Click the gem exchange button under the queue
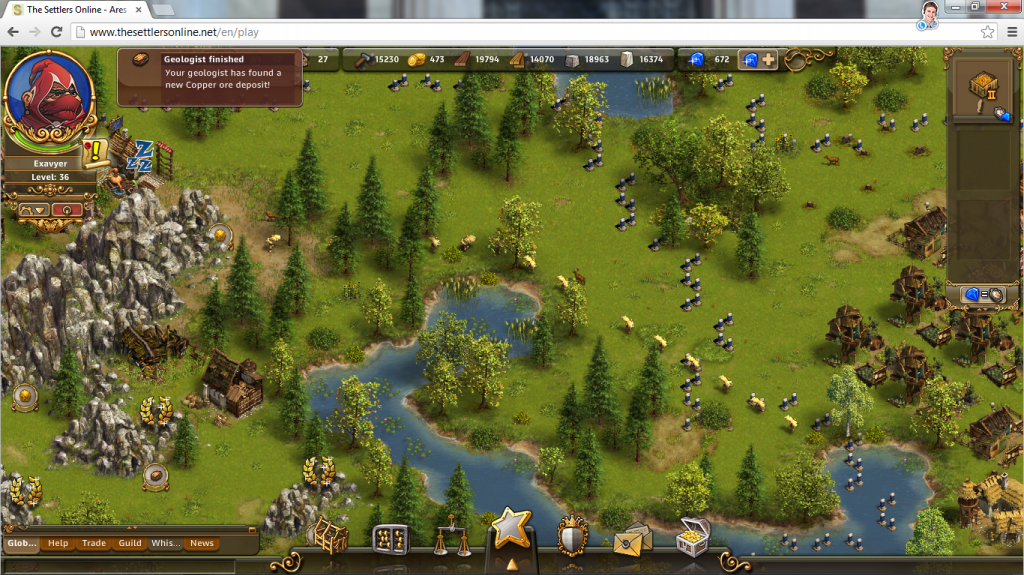 (x=982, y=295)
